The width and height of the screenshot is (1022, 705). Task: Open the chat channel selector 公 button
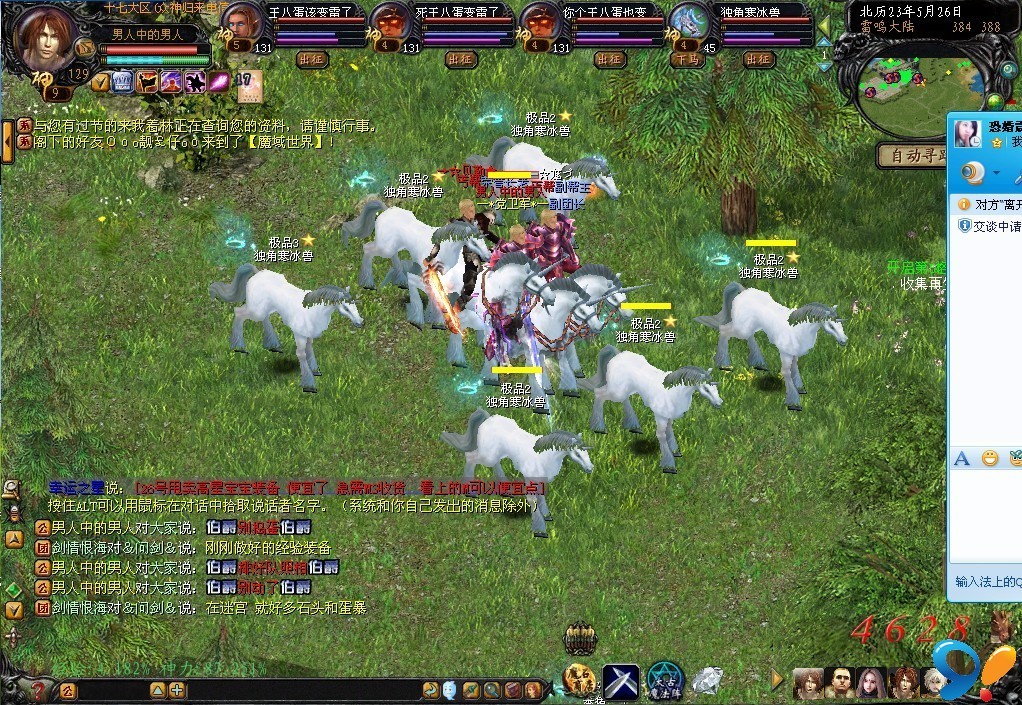pyautogui.click(x=67, y=690)
